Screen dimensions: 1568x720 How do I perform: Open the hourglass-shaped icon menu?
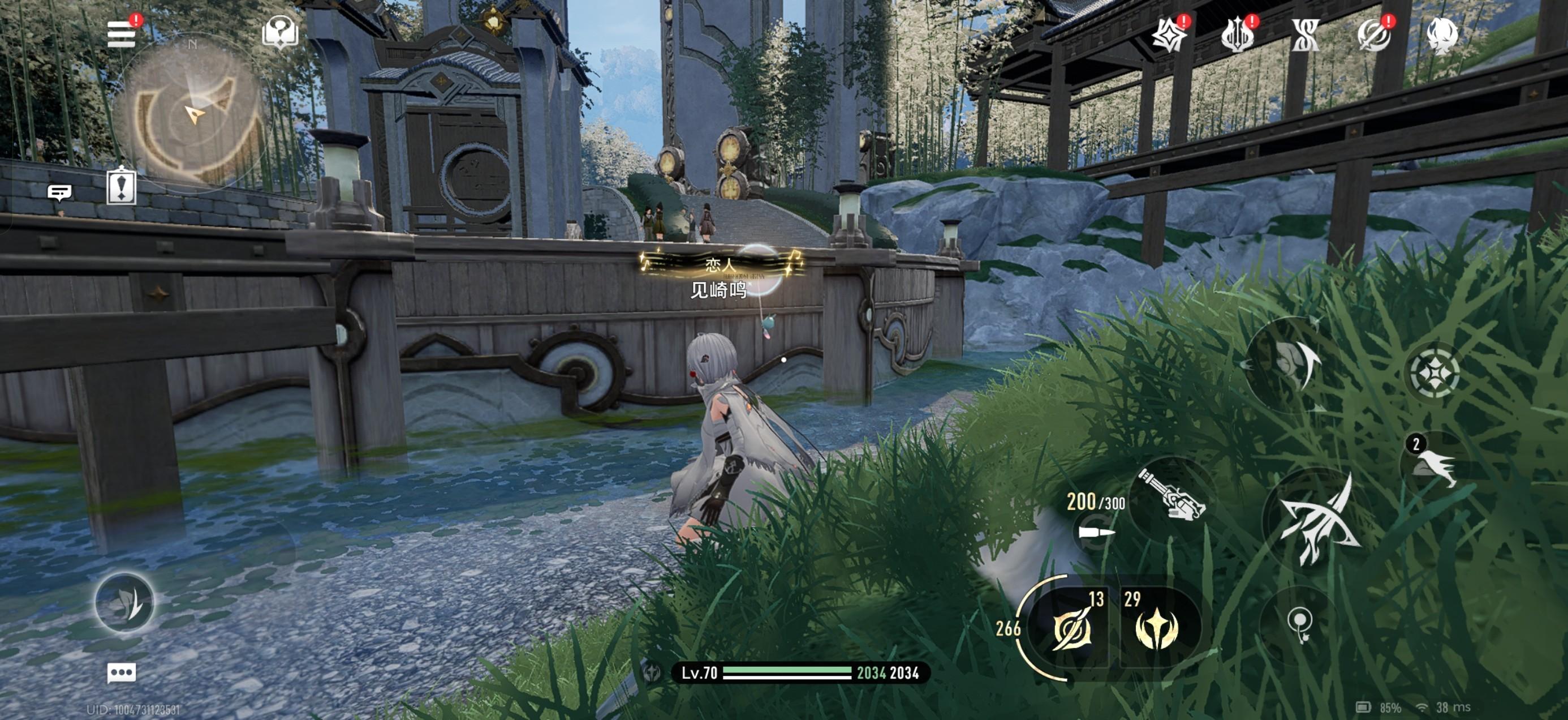(x=1306, y=35)
